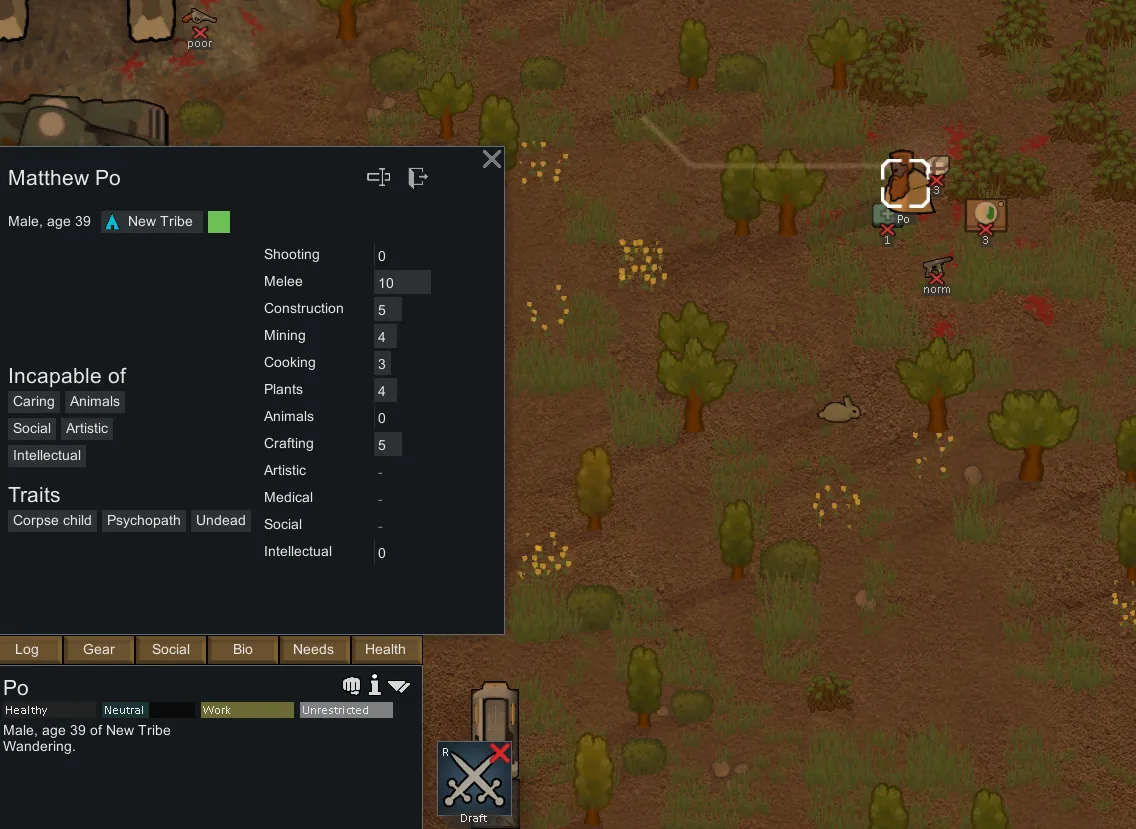Click the Melee skill row

point(347,282)
